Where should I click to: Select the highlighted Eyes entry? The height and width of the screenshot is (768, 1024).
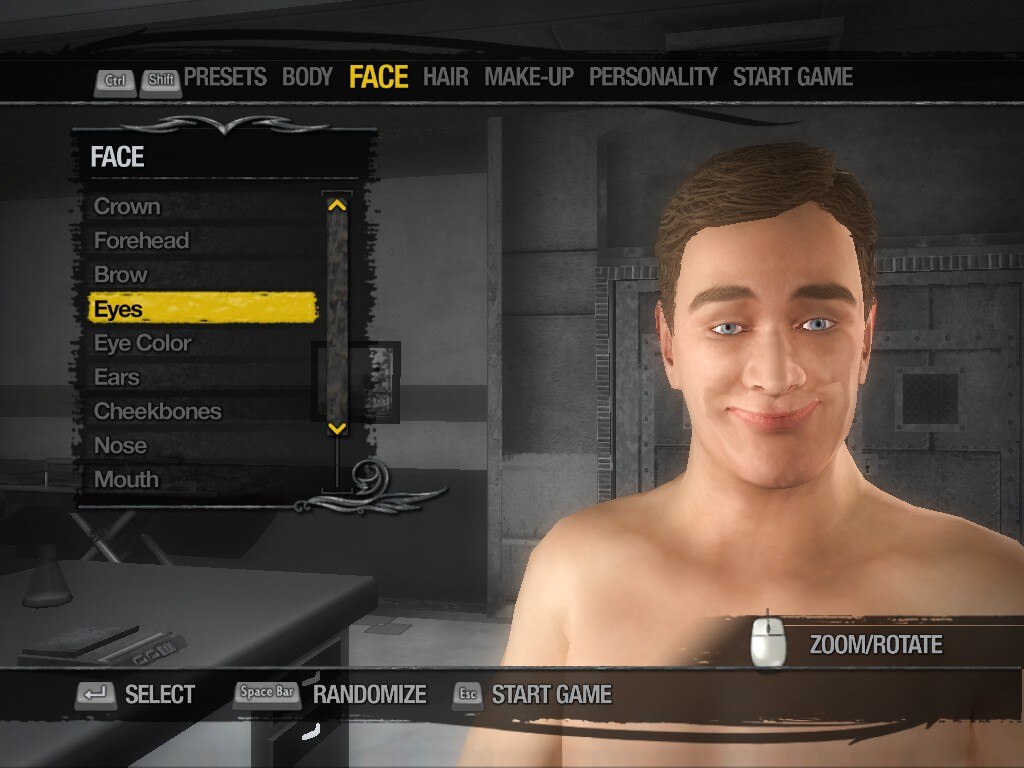pyautogui.click(x=202, y=309)
